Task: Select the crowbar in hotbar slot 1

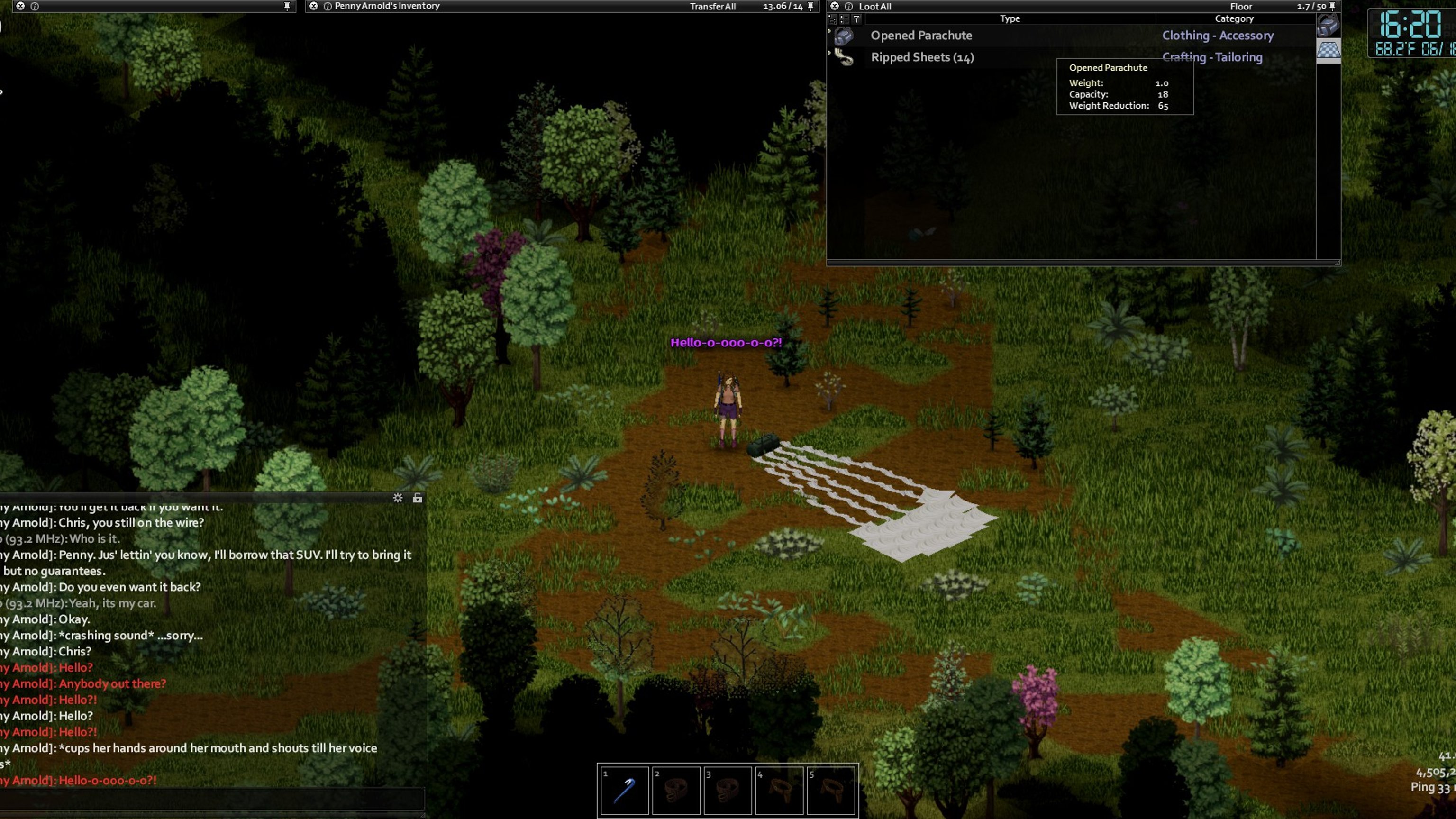Action: 624,790
